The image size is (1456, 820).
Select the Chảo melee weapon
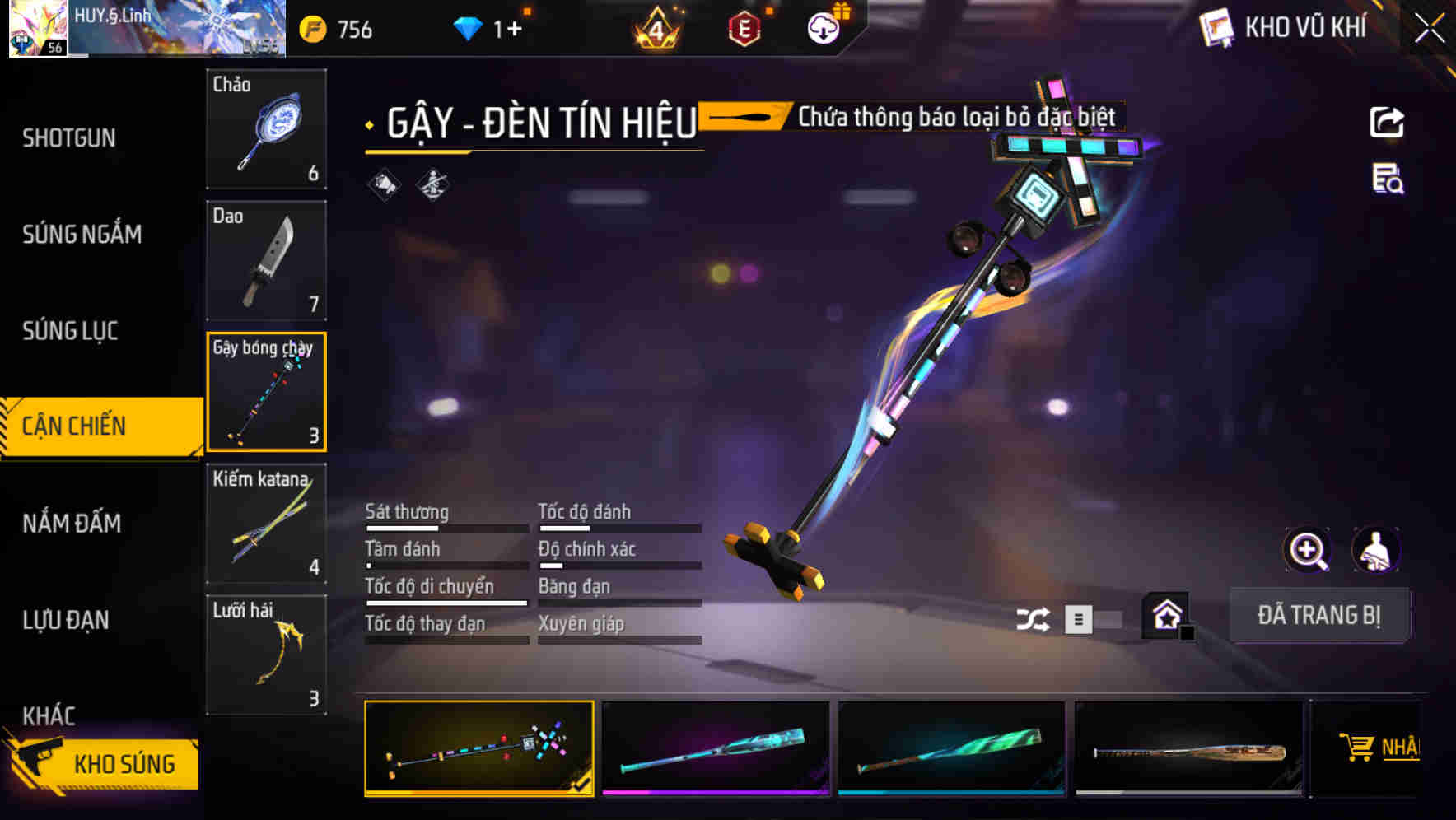coord(266,129)
